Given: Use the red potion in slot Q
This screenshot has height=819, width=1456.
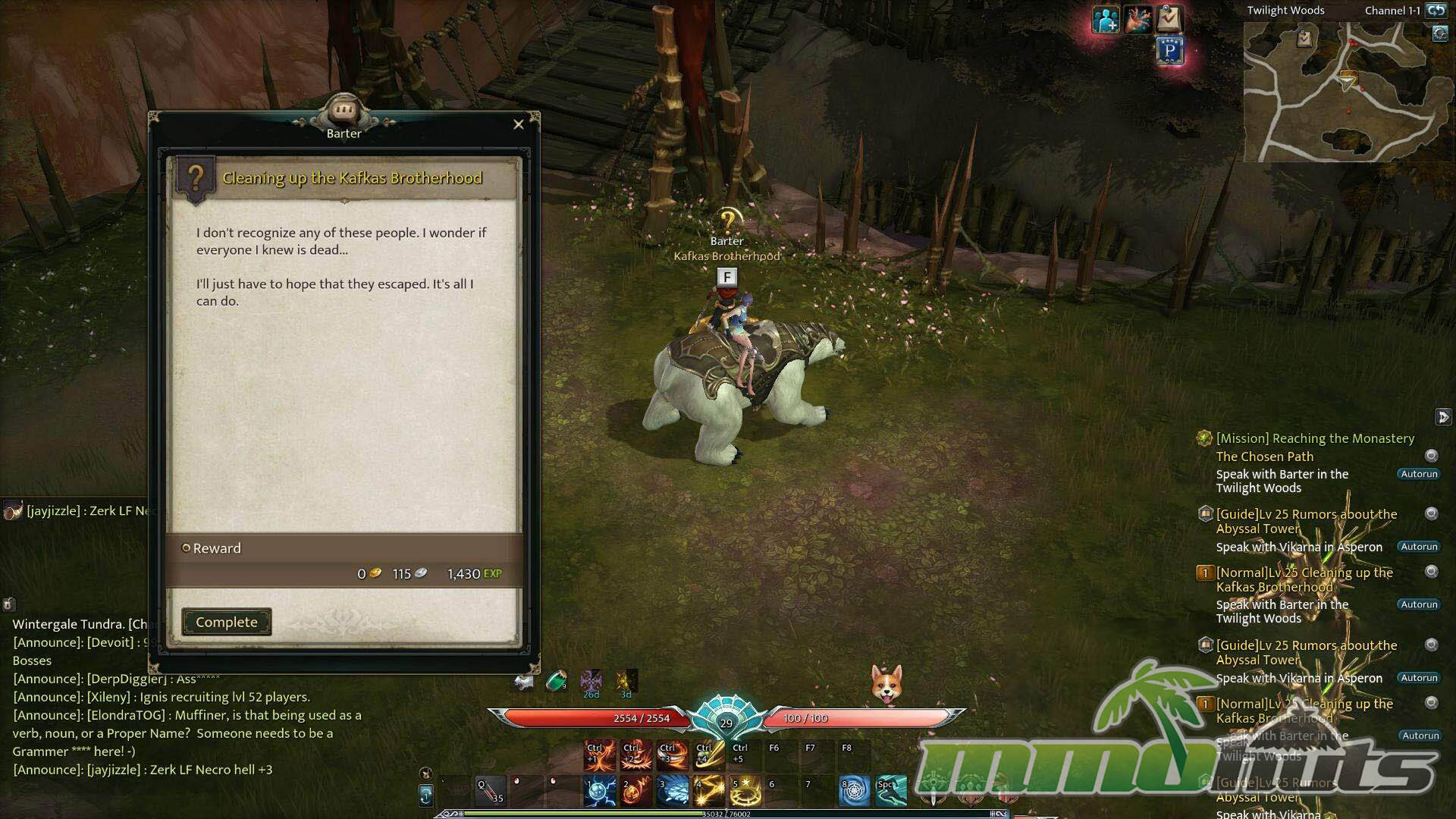Looking at the screenshot, I should pyautogui.click(x=489, y=791).
